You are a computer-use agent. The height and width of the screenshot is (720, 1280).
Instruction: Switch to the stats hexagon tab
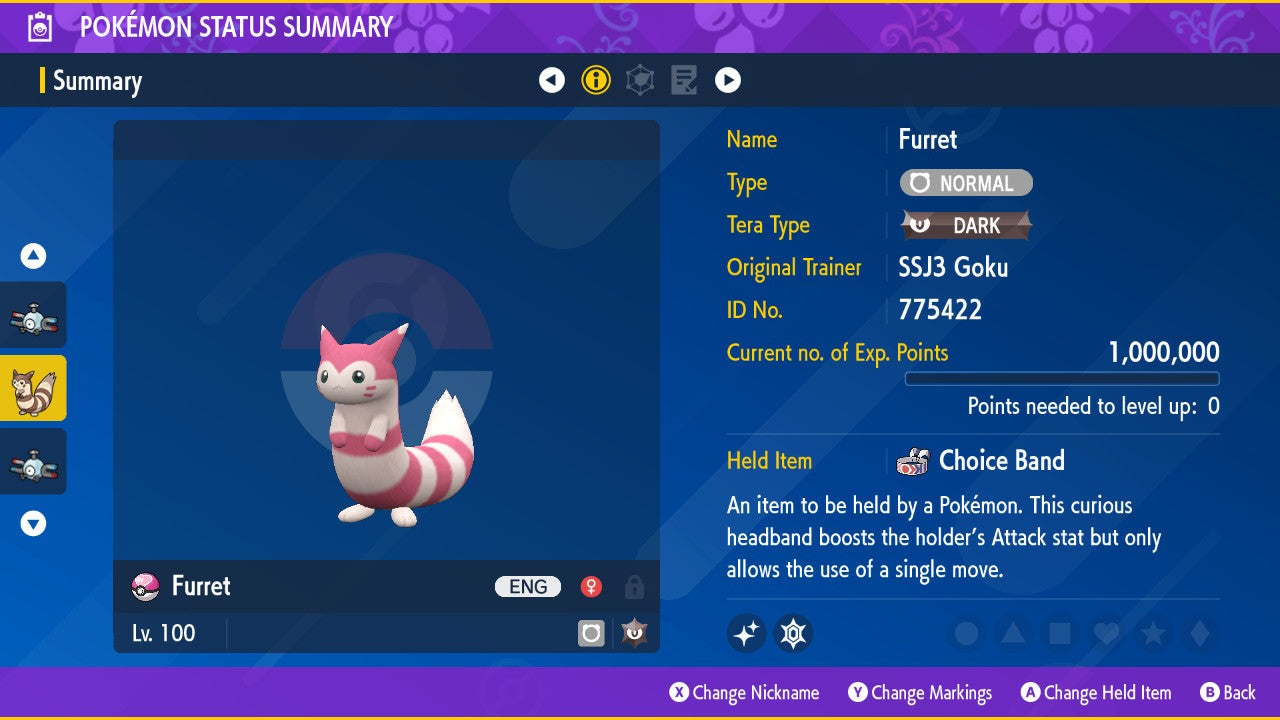(640, 80)
